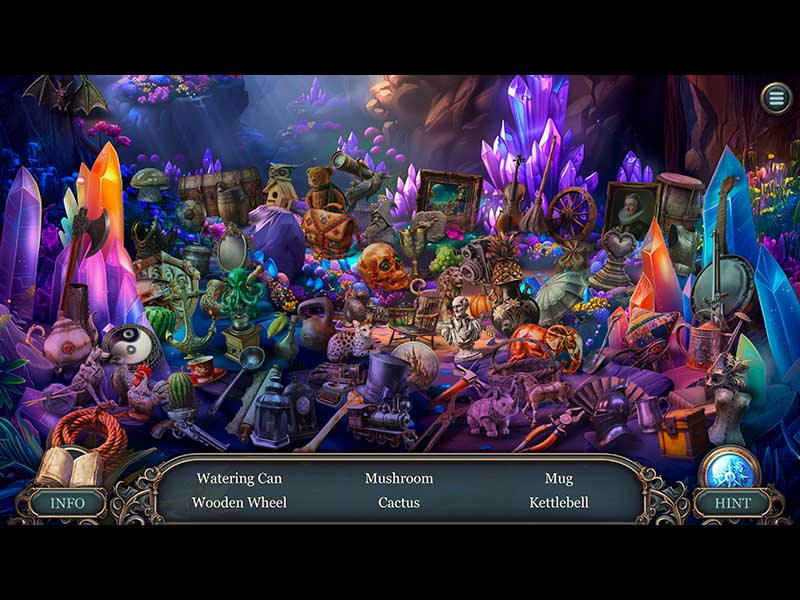Select Wooden Wheel in the item list
The height and width of the screenshot is (600, 800).
(239, 503)
